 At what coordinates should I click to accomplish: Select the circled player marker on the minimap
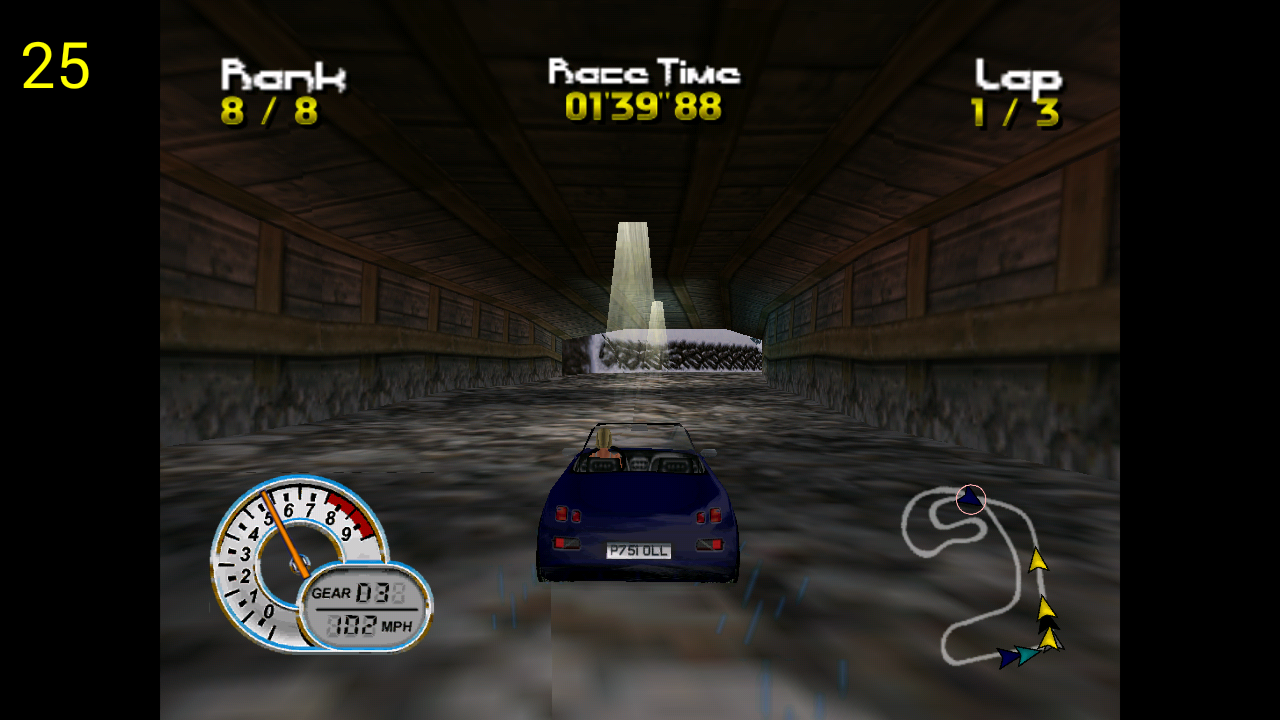tap(970, 498)
